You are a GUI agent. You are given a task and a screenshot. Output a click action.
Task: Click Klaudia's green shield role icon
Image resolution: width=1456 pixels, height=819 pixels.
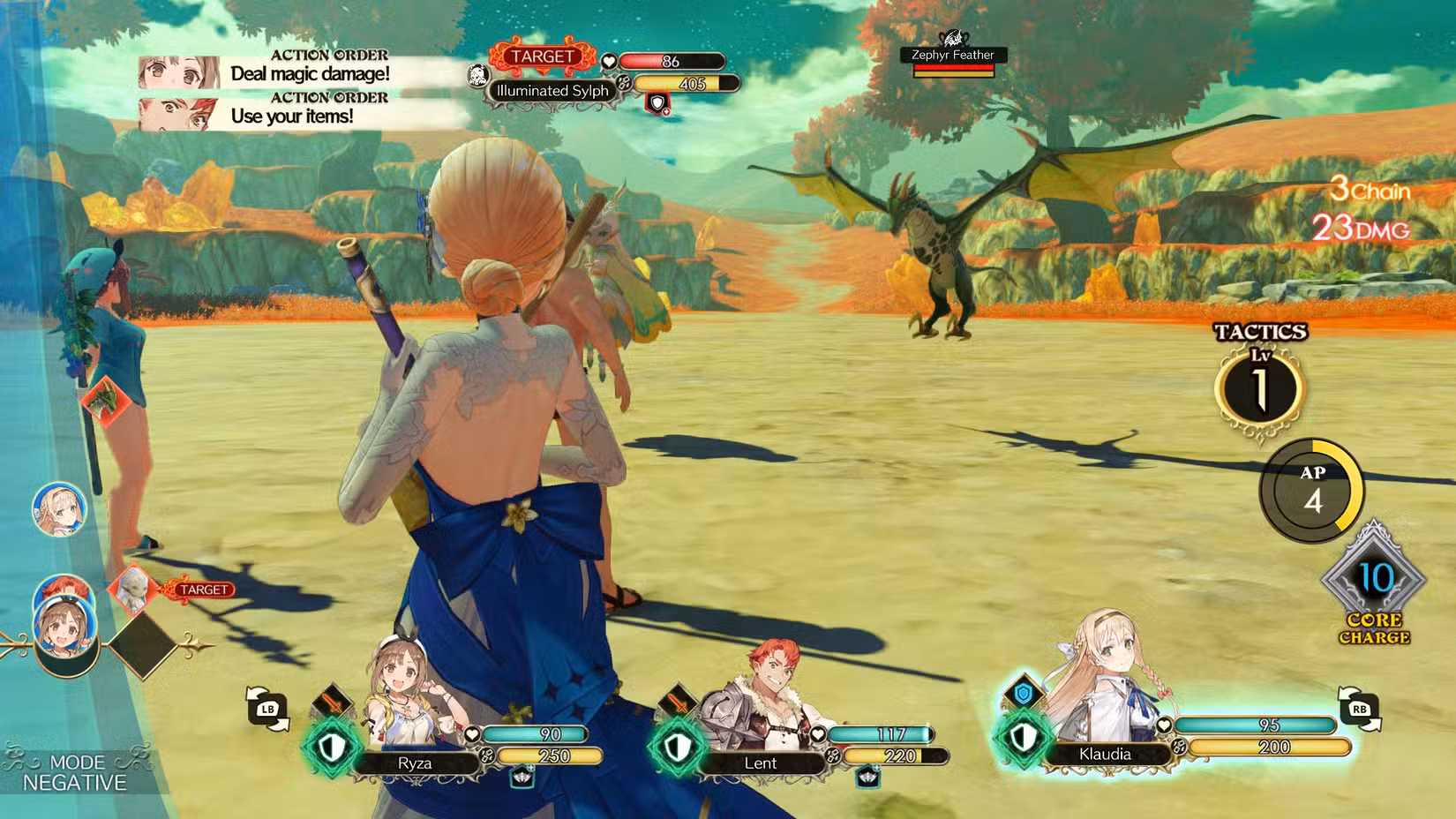click(1023, 738)
